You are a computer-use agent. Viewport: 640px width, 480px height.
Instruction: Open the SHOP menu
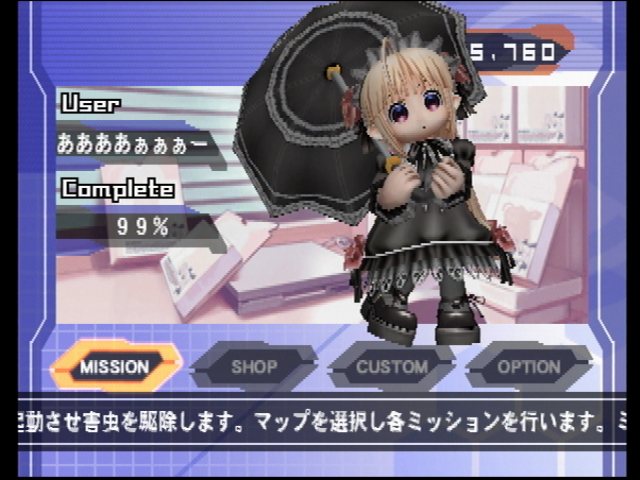coord(254,366)
